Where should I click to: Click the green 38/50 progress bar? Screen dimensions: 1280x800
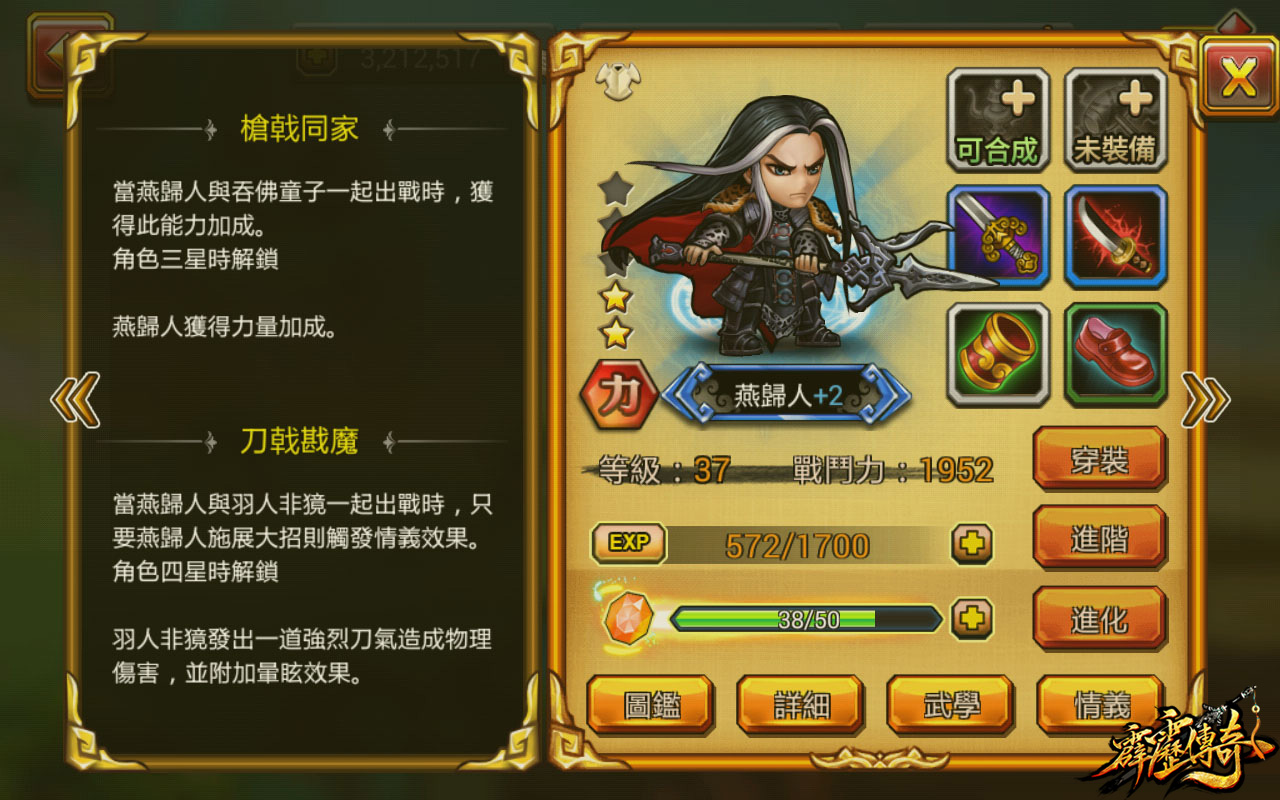pyautogui.click(x=805, y=619)
